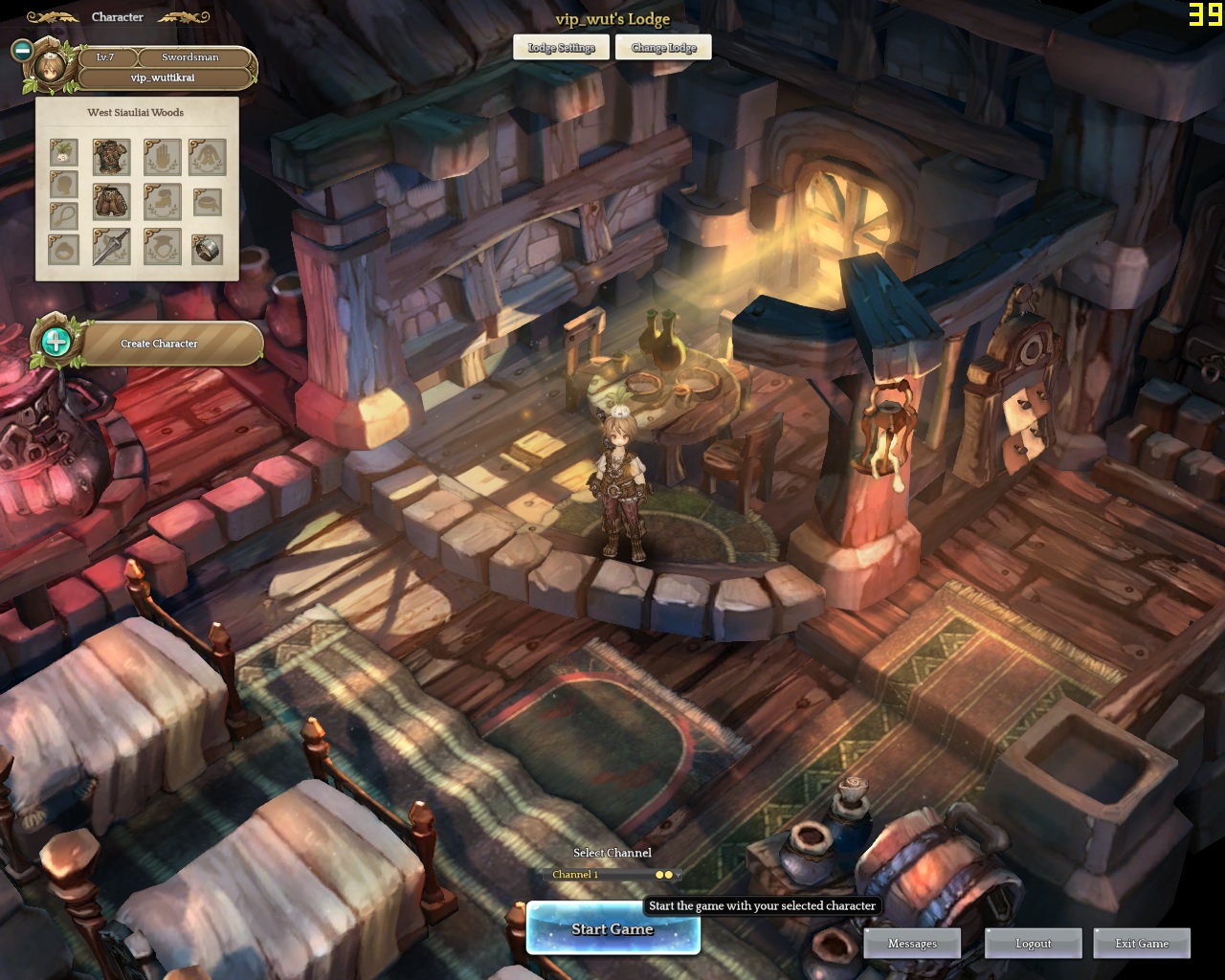Open Lodge Settings
Screen dimensions: 1225x980
click(x=561, y=48)
